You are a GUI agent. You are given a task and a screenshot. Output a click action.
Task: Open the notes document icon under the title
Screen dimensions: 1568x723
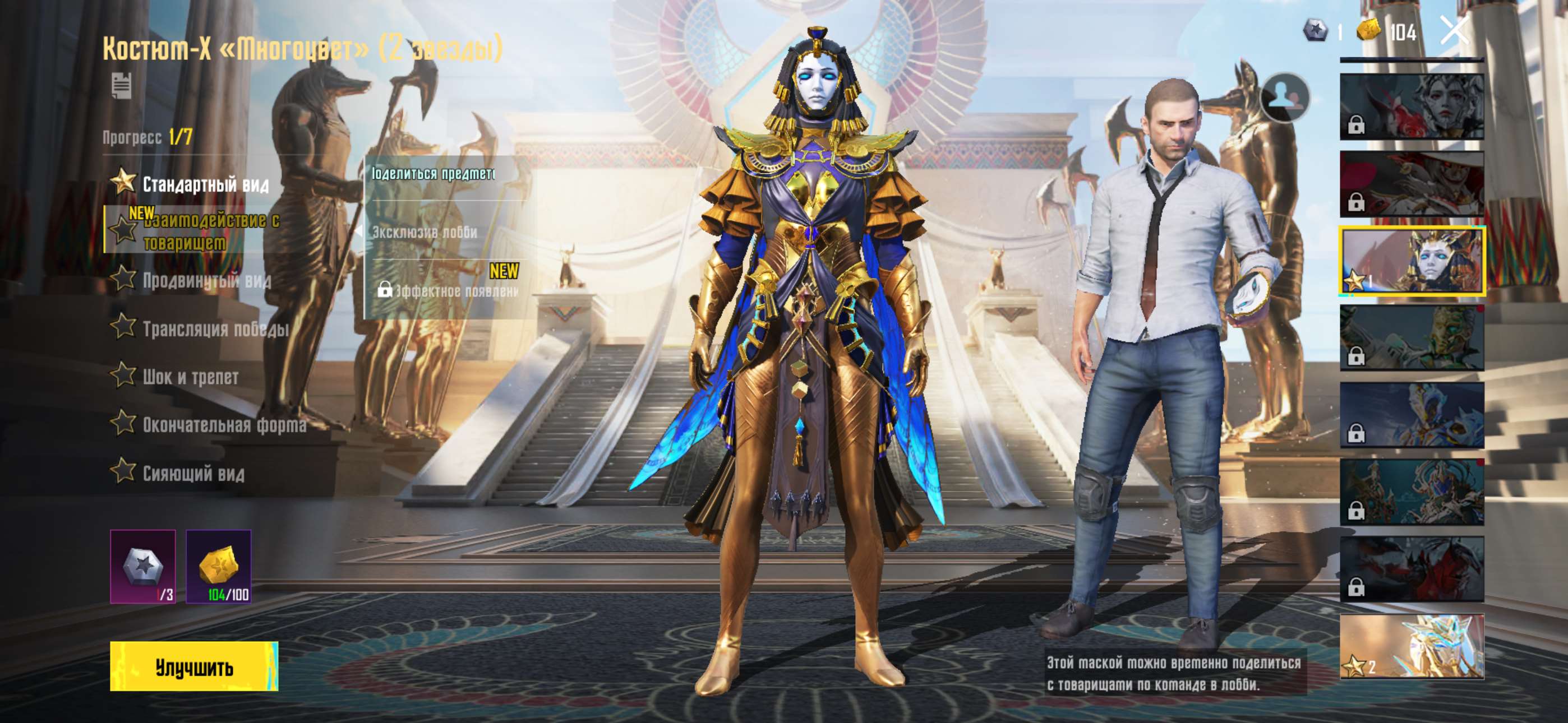pyautogui.click(x=122, y=85)
